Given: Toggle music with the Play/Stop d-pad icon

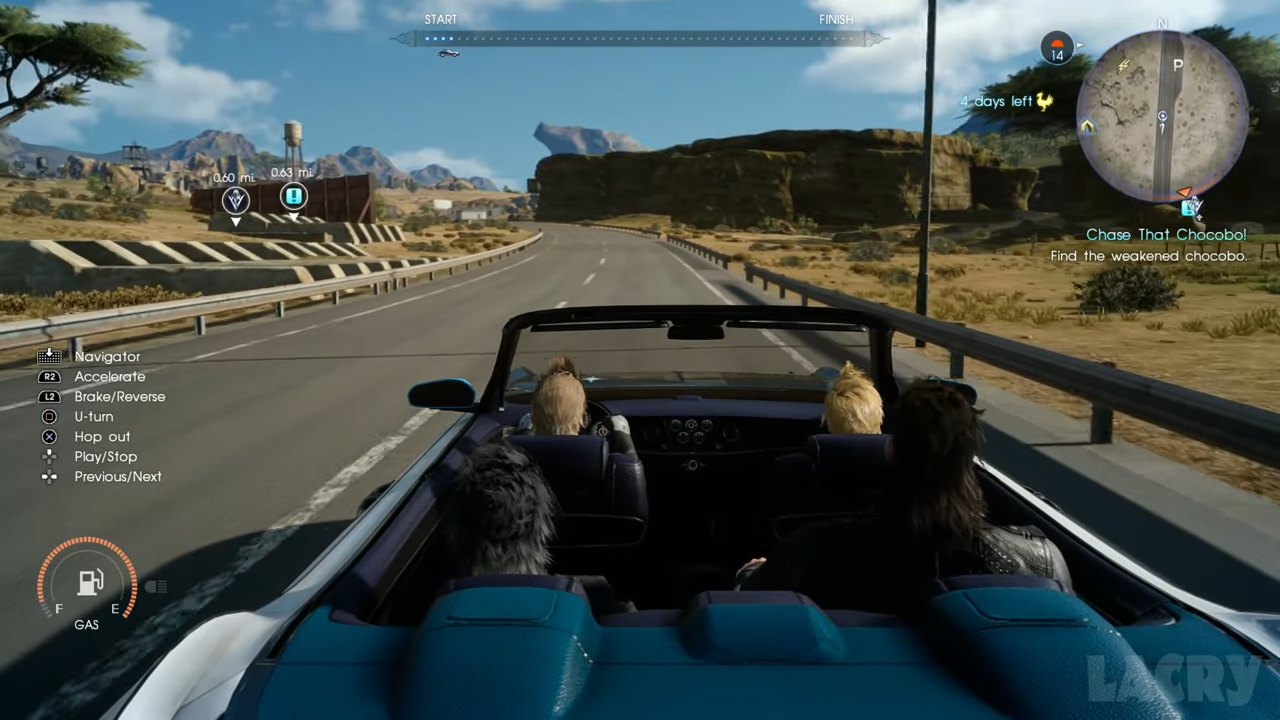Looking at the screenshot, I should pyautogui.click(x=49, y=456).
